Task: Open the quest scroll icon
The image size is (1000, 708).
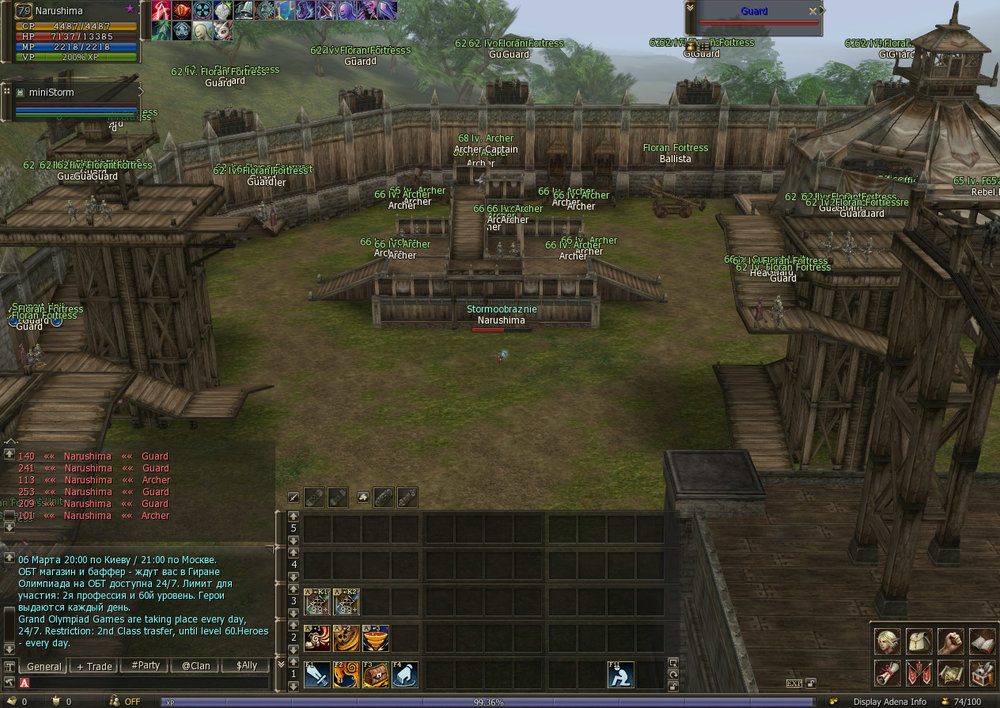Action: click(887, 672)
